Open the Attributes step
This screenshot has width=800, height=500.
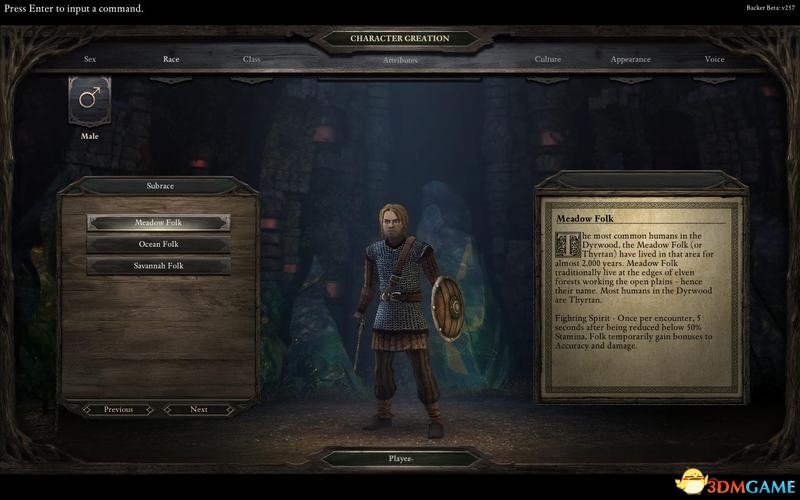pos(400,60)
